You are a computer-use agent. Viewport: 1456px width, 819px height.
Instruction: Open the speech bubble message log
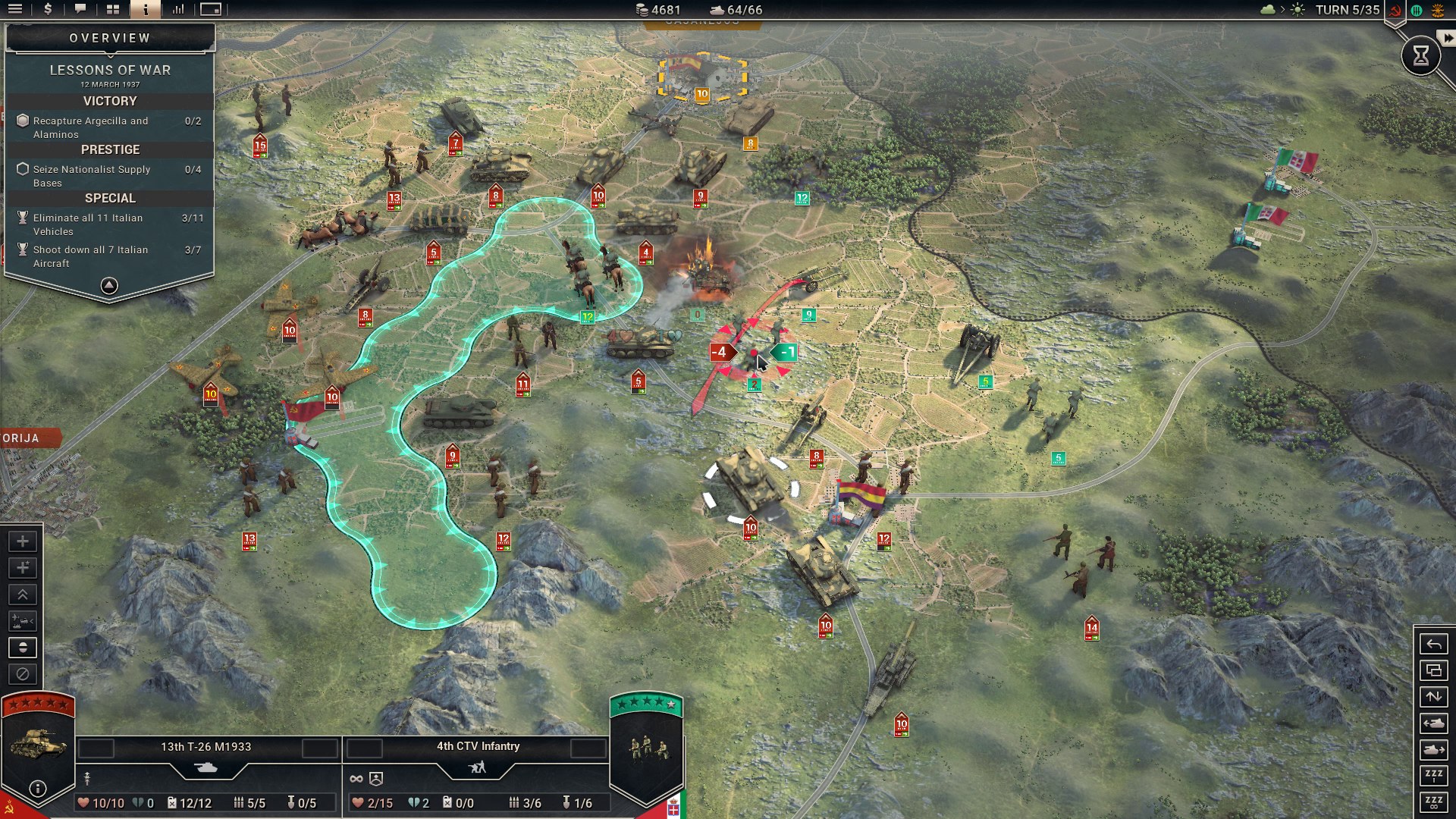[80, 9]
